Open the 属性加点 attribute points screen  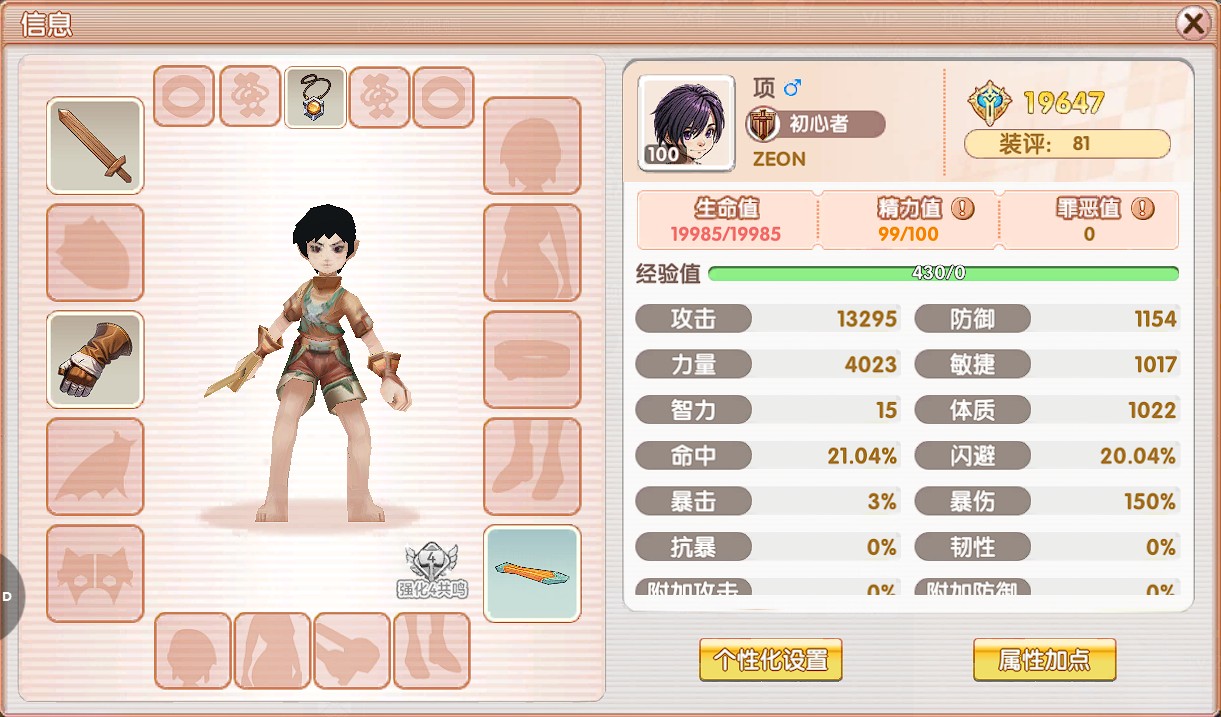pos(1044,660)
